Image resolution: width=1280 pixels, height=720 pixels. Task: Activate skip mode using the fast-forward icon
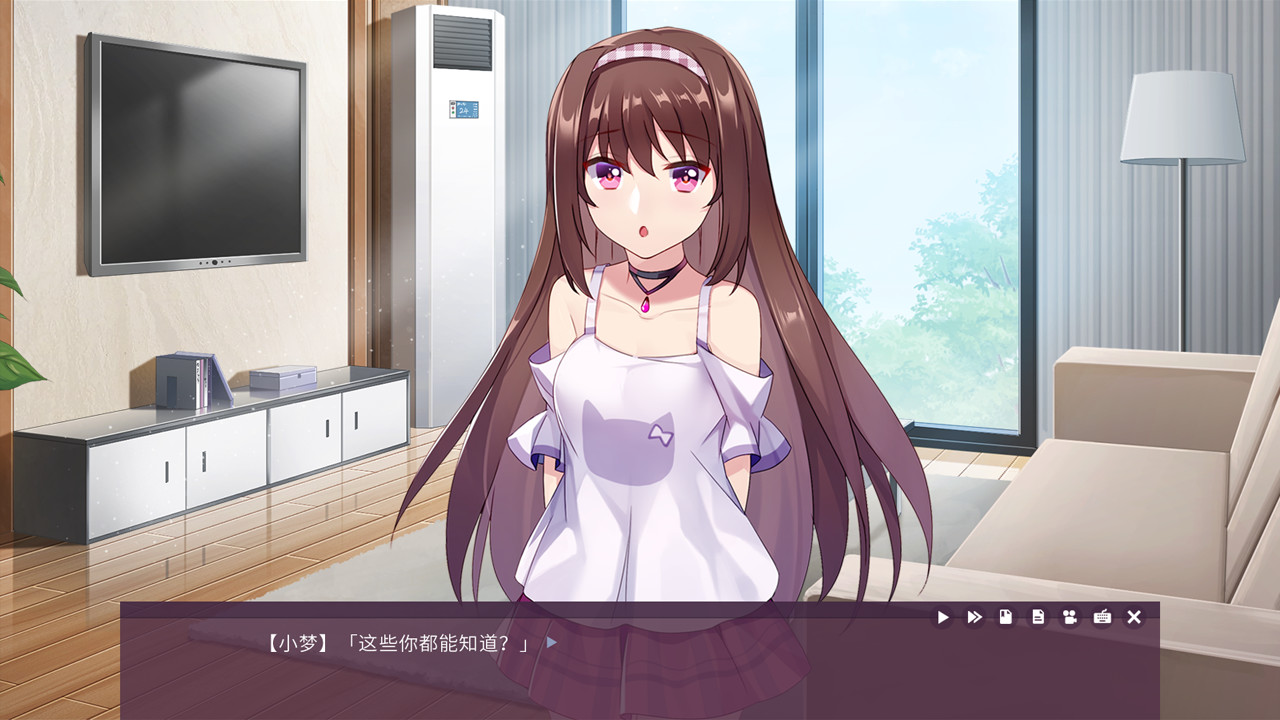click(x=974, y=617)
